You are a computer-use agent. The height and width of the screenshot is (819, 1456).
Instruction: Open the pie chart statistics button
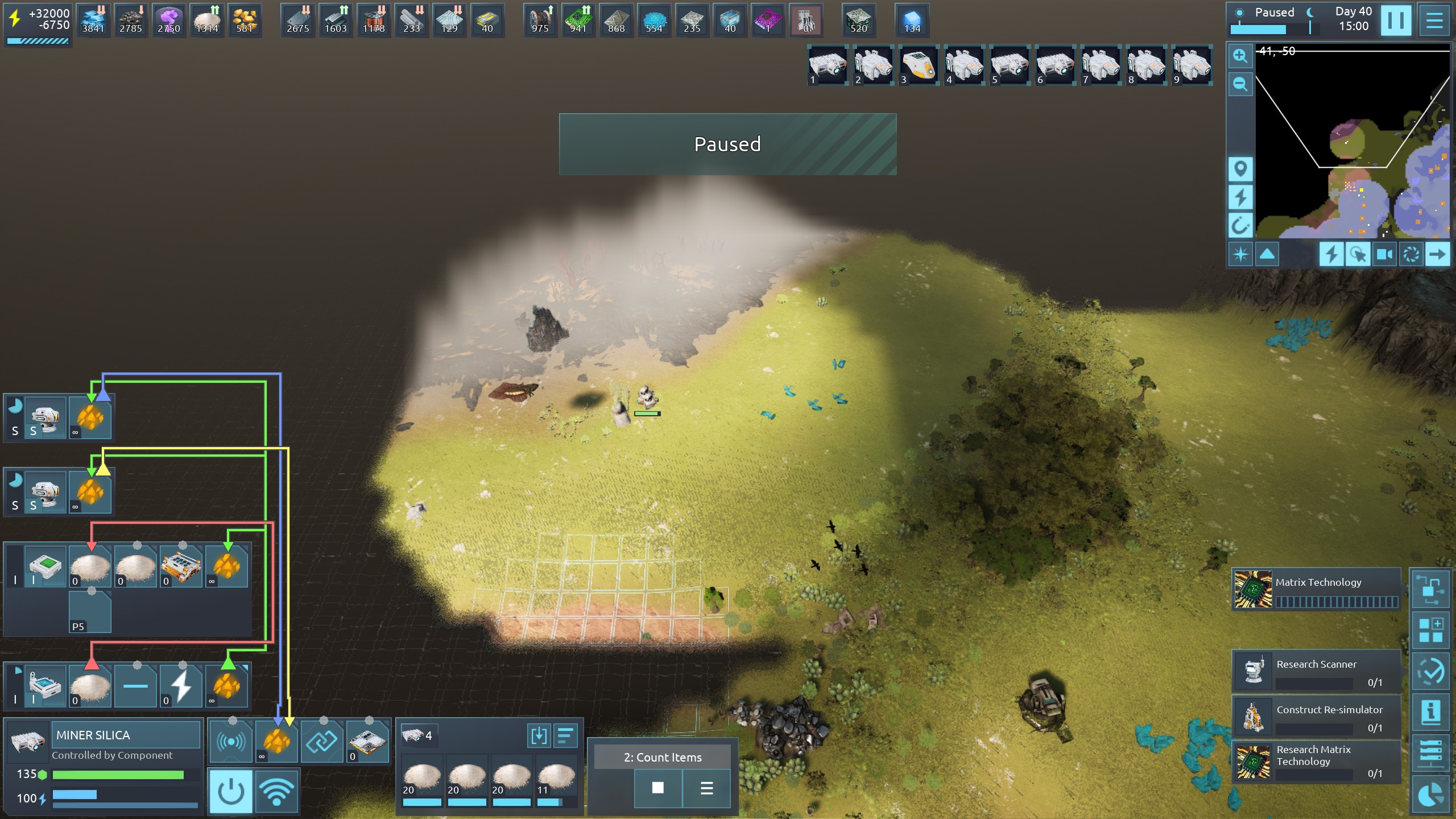pyautogui.click(x=1431, y=795)
